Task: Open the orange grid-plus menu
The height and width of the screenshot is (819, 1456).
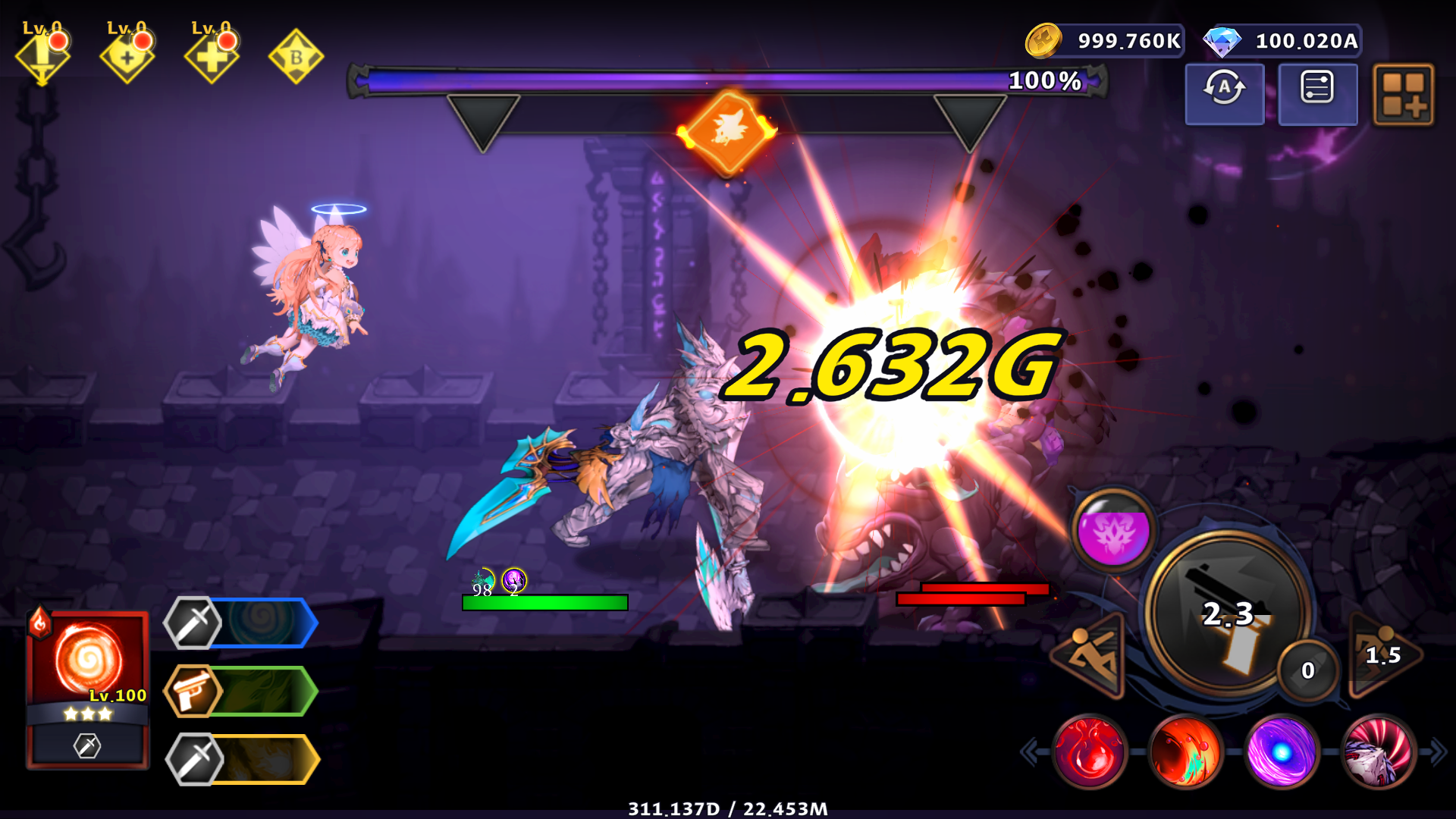Action: (x=1404, y=94)
